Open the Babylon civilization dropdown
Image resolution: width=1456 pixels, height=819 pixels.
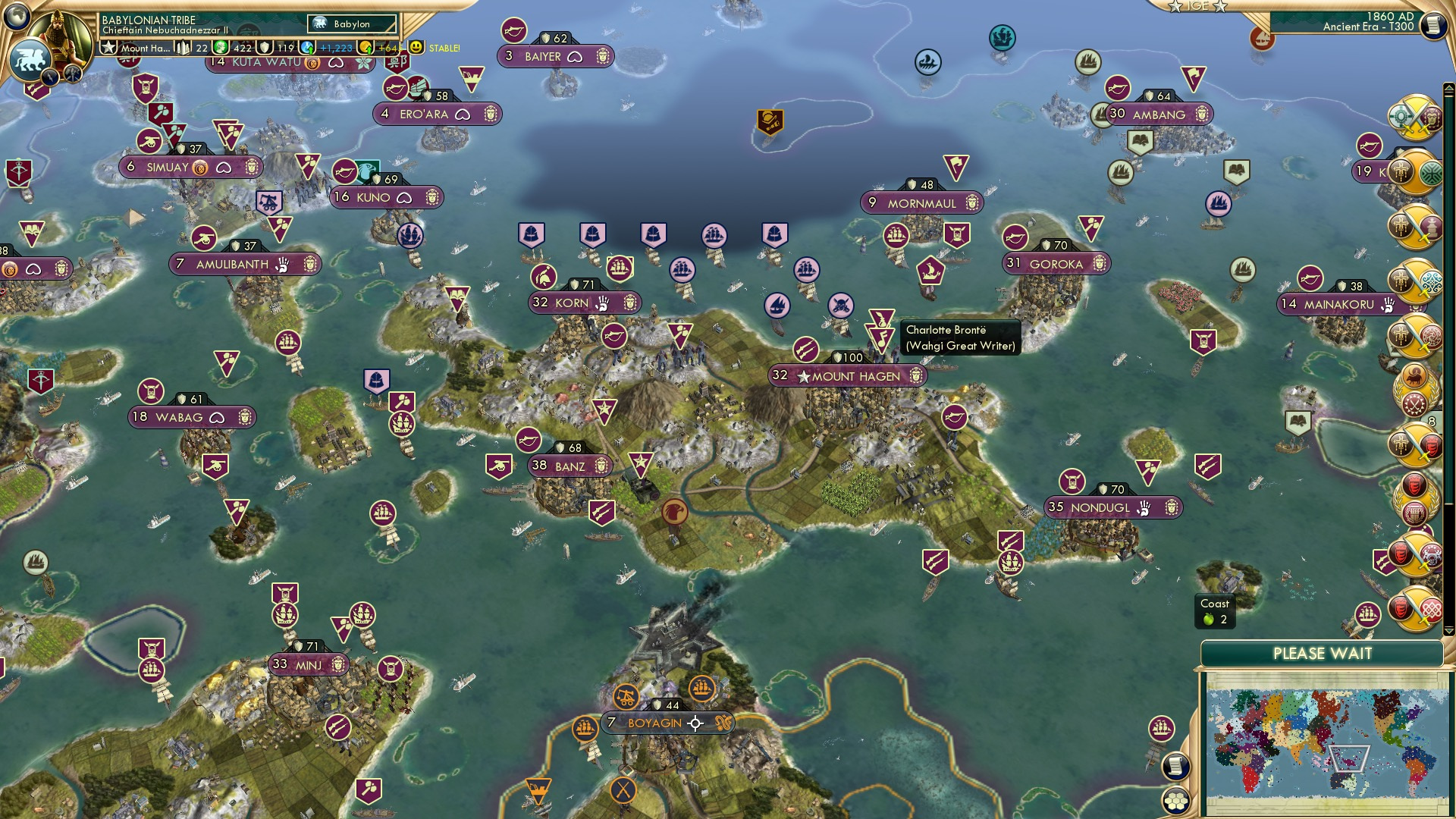click(352, 24)
